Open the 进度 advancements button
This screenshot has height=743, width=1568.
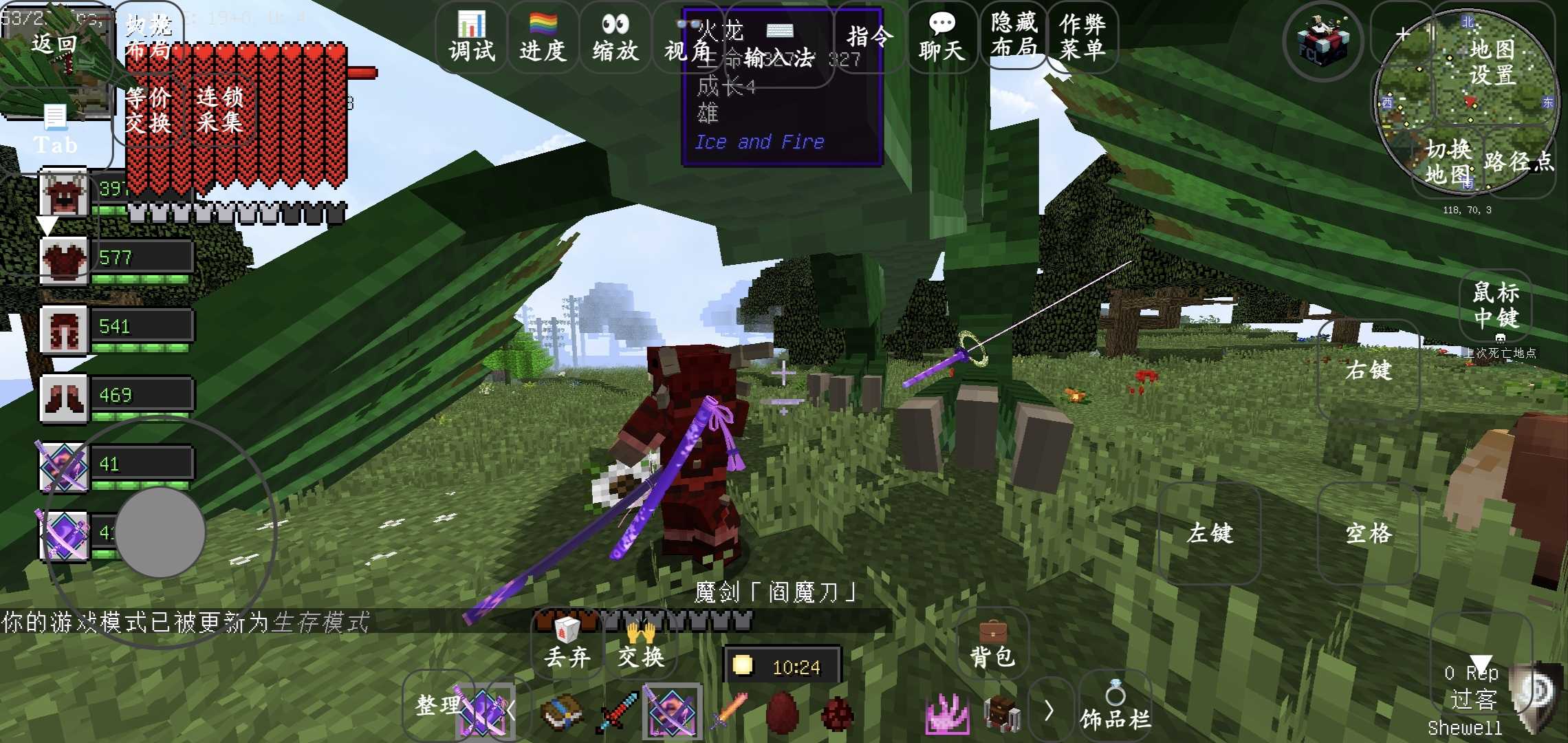pos(543,37)
